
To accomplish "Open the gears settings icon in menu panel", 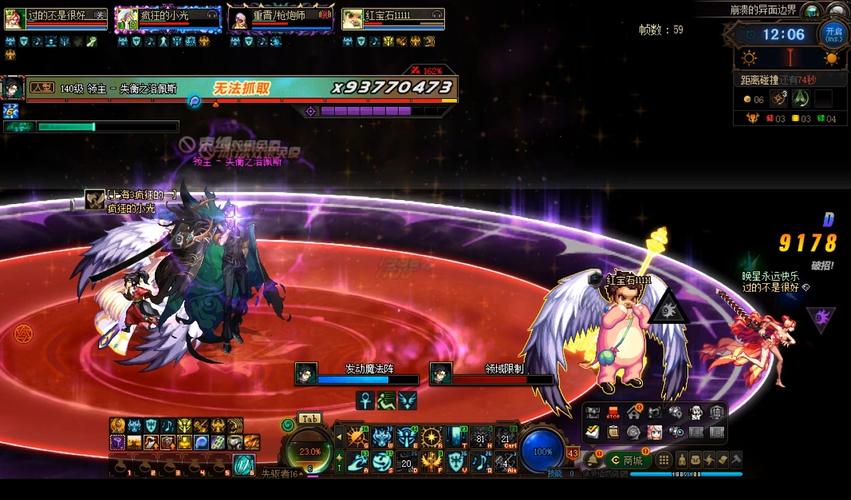I will (675, 413).
